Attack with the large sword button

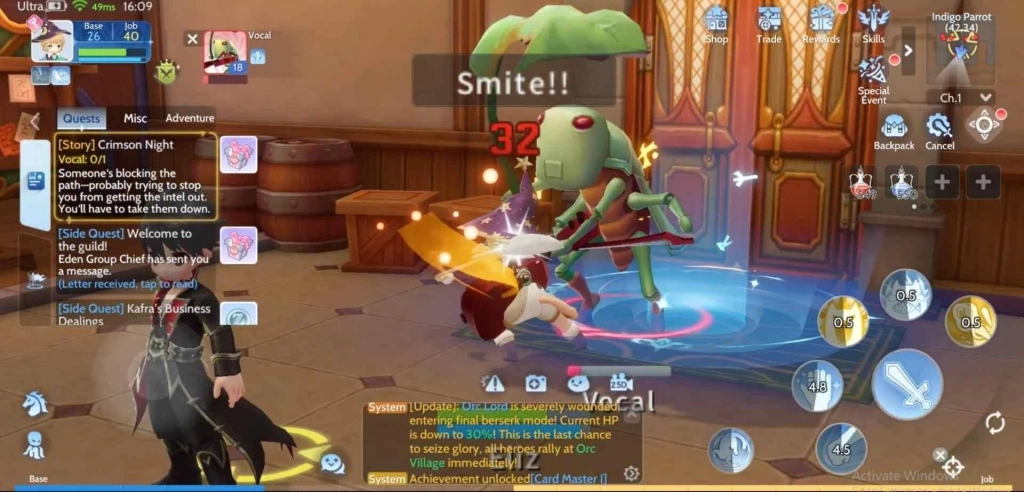[907, 384]
